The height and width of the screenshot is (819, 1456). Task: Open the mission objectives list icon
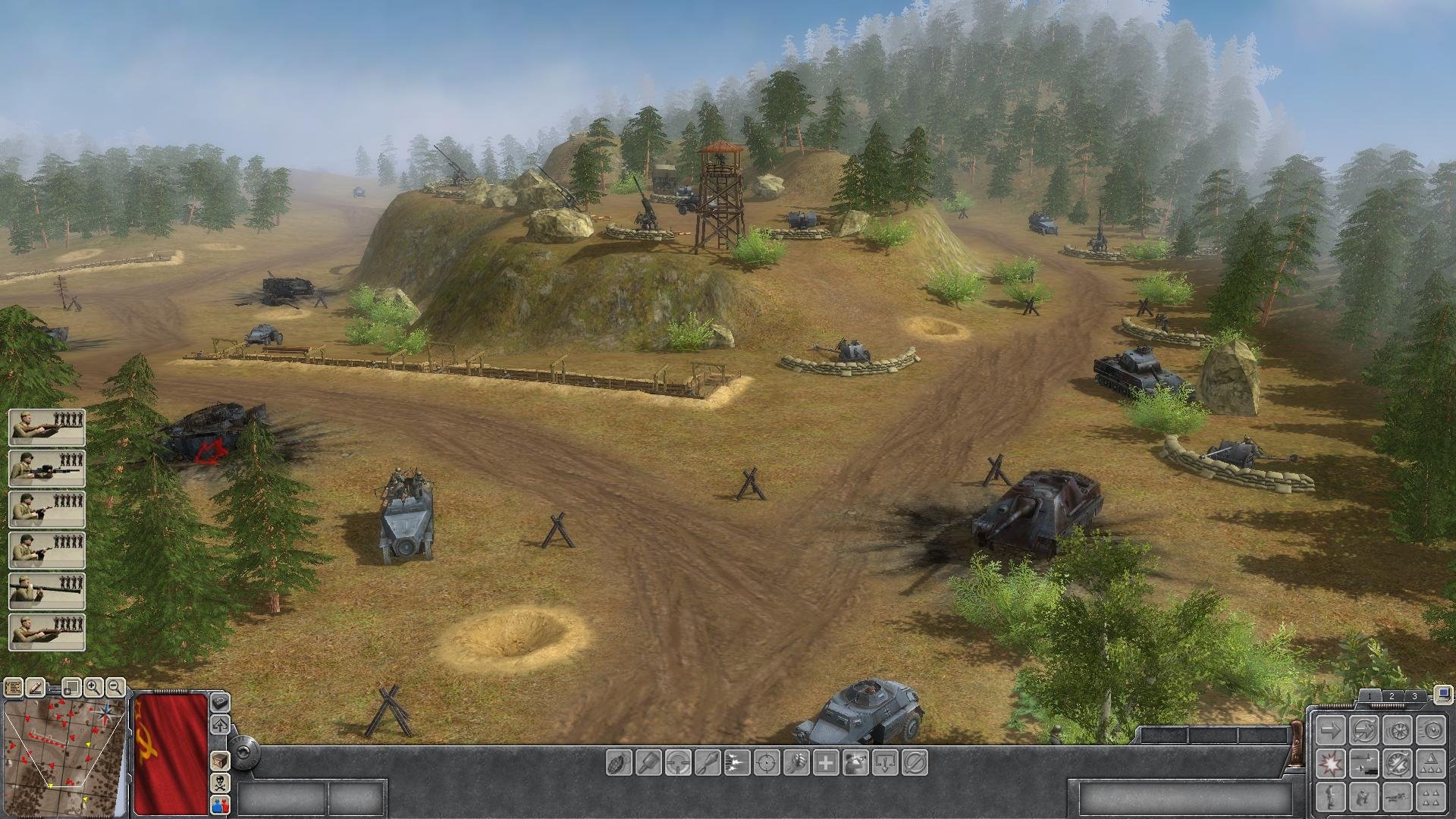click(x=13, y=688)
